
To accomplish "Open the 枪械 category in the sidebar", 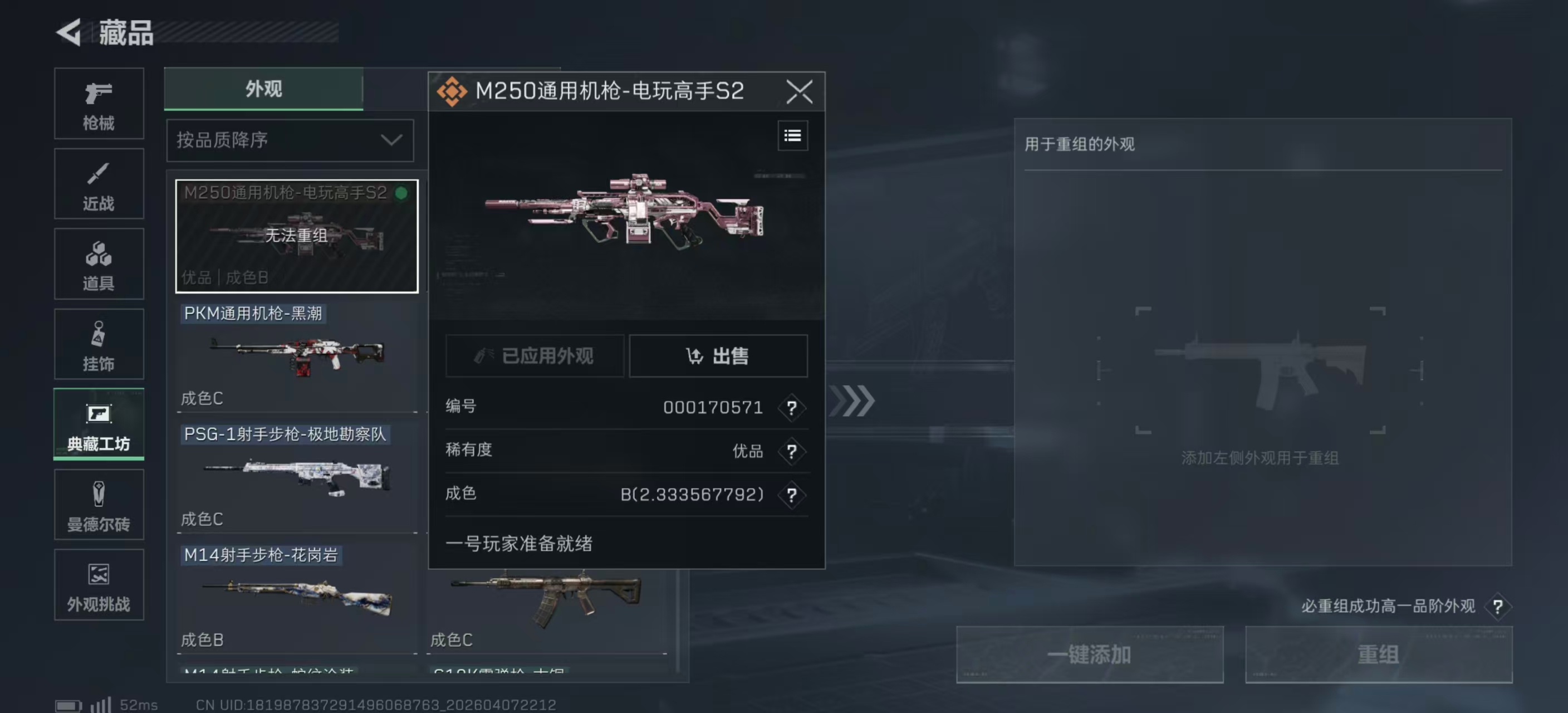I will click(99, 104).
